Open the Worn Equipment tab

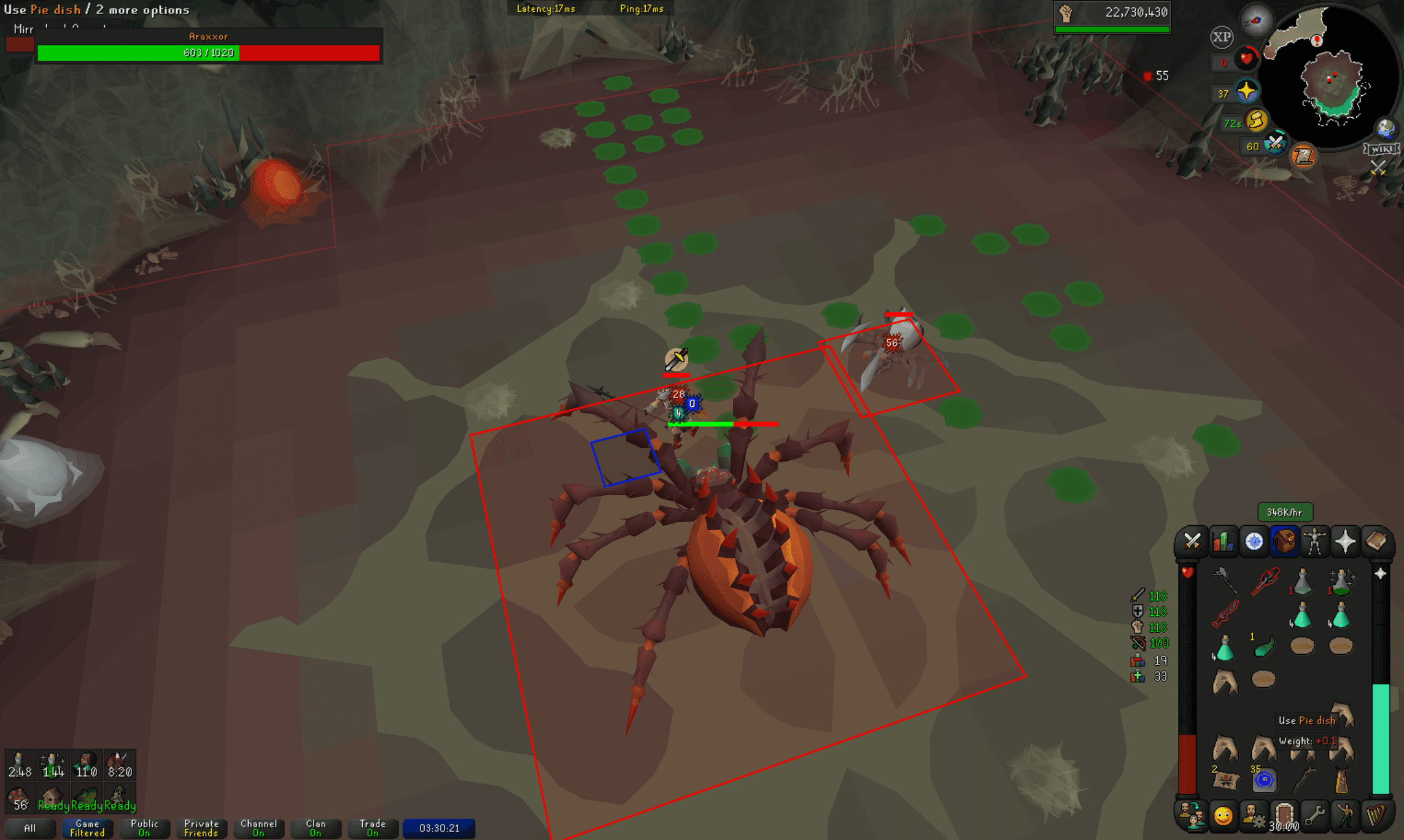click(1316, 542)
